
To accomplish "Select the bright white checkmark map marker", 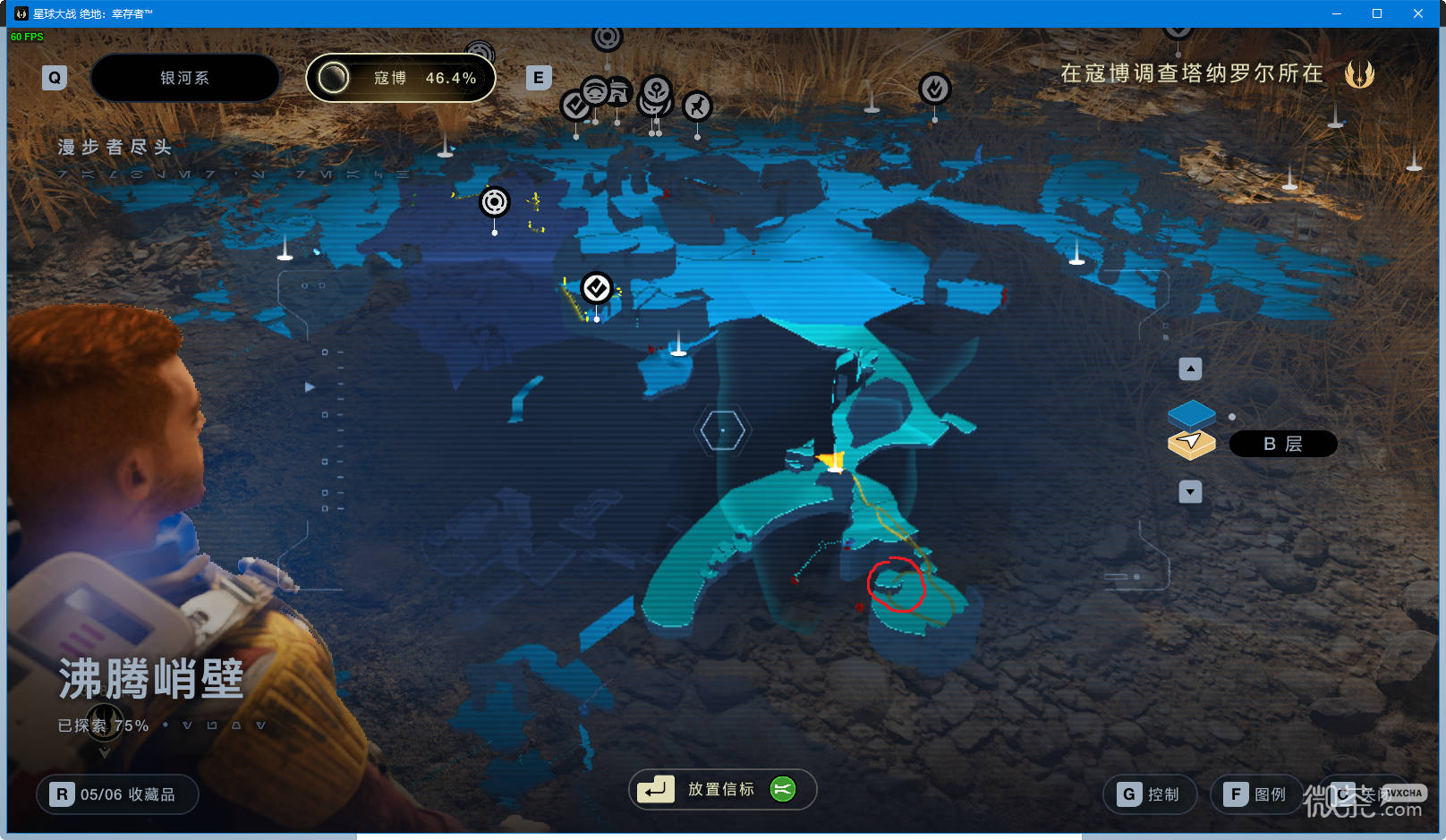I will (x=597, y=288).
